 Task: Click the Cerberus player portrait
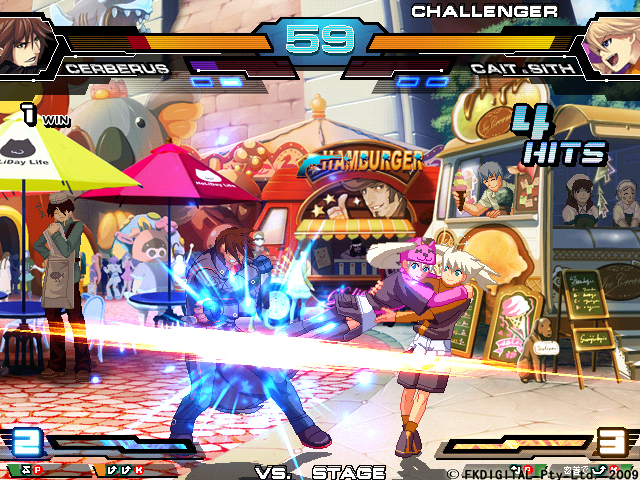(27, 45)
